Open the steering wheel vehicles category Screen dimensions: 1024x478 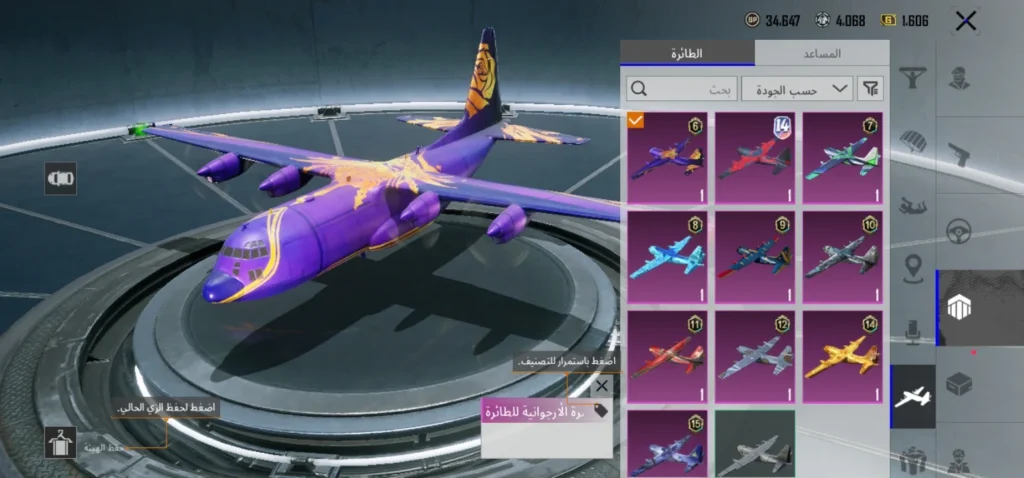pos(959,231)
